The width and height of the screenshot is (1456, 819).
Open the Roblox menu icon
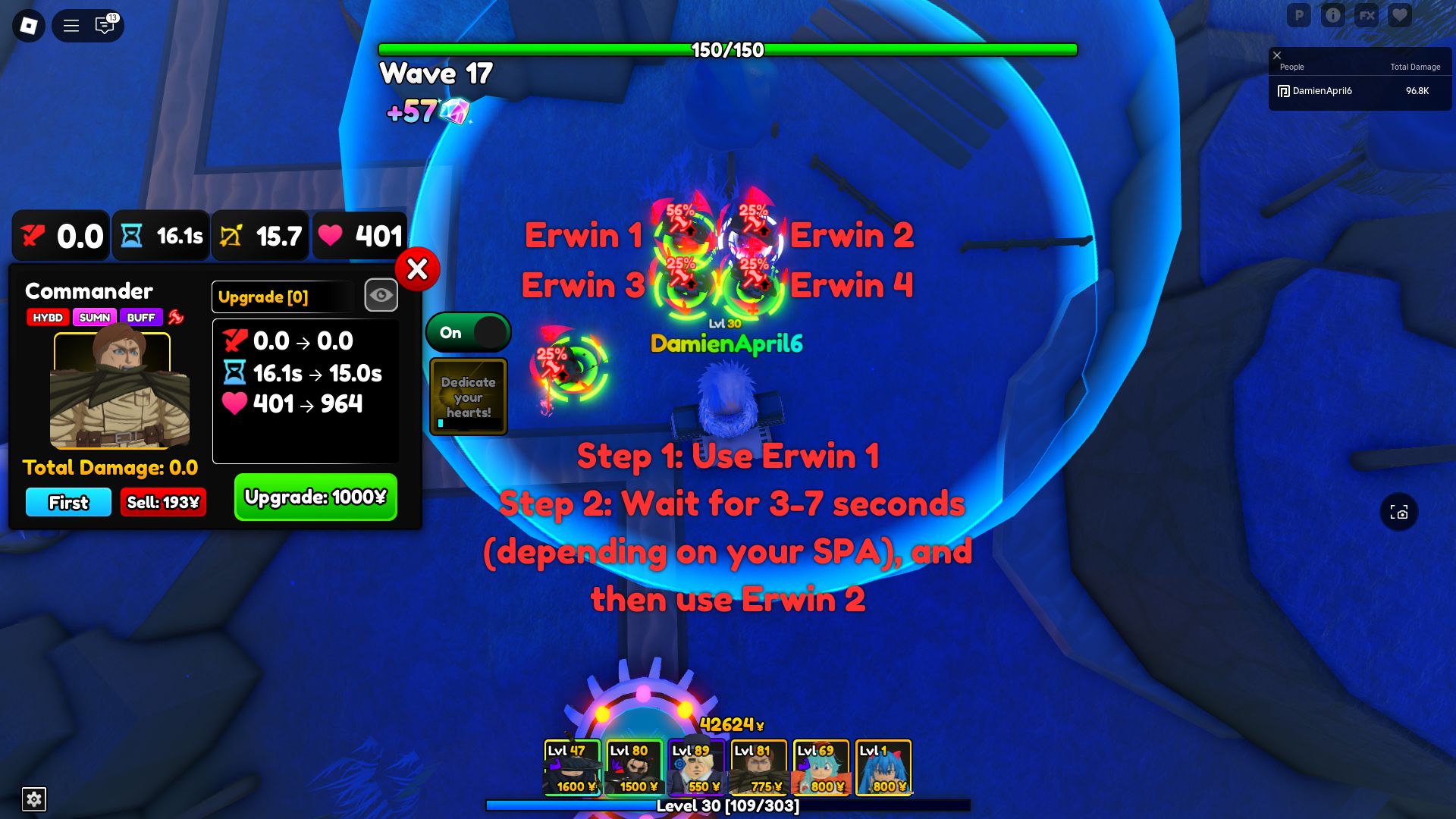[x=69, y=25]
